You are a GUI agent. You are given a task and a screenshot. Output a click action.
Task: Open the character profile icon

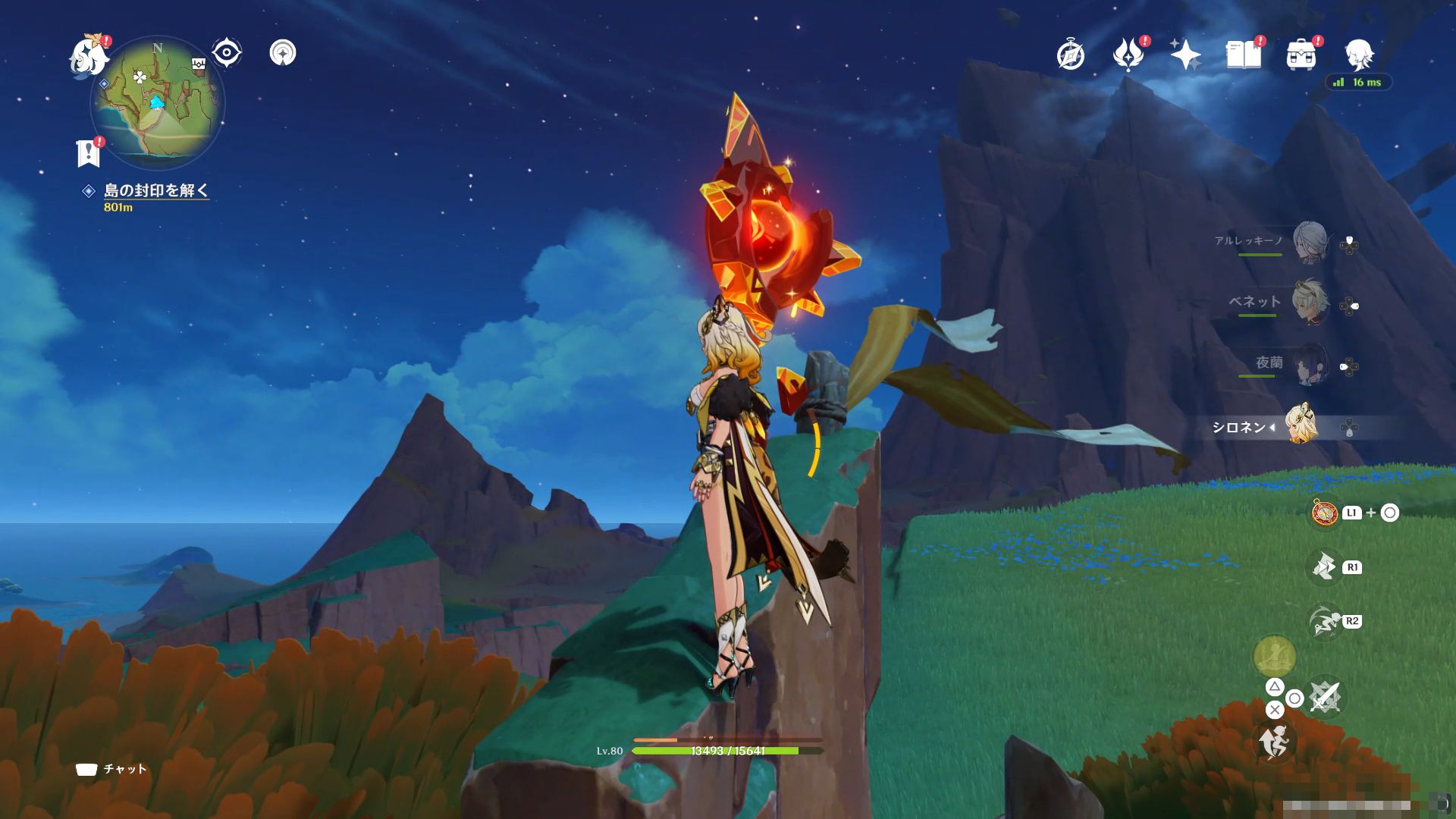(x=1359, y=55)
